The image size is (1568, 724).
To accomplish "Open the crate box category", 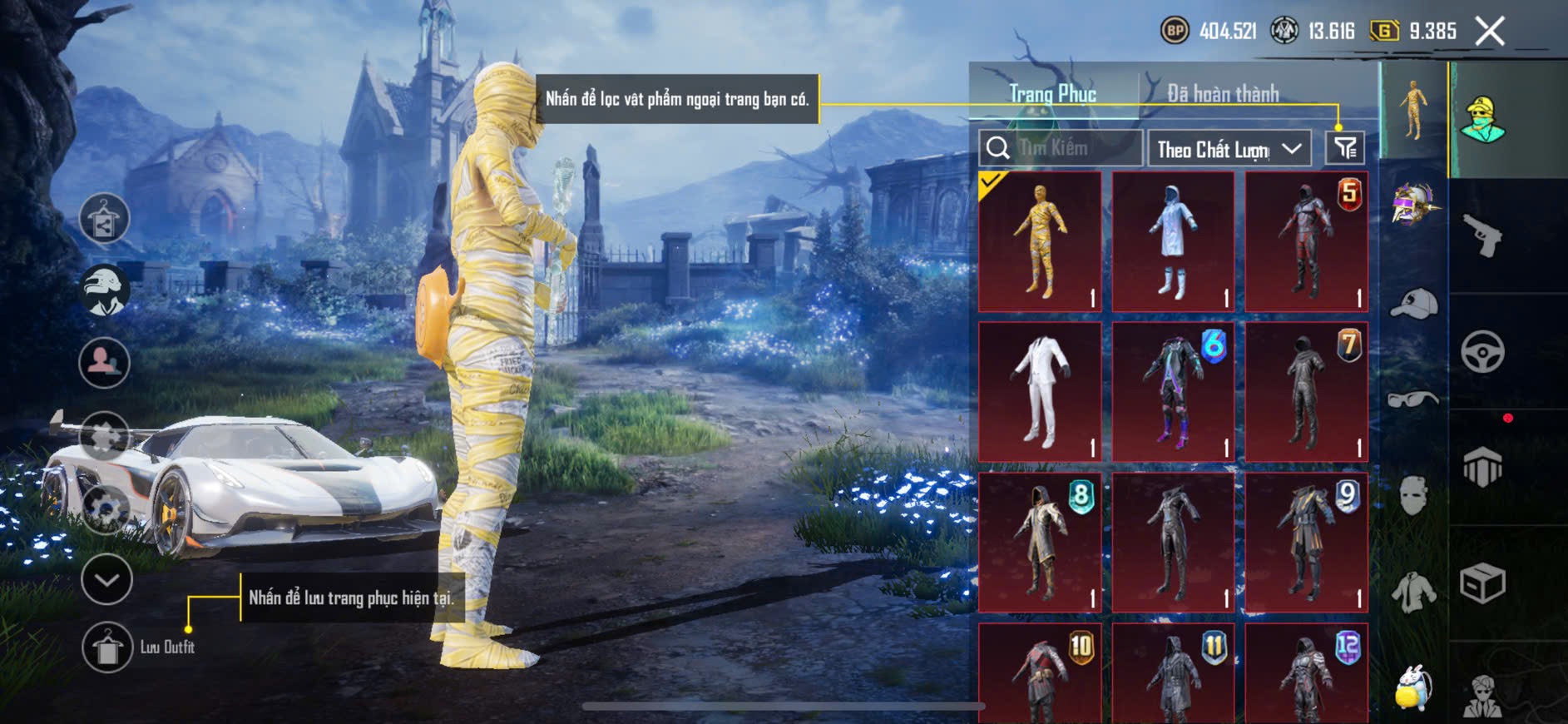I will [x=1483, y=583].
